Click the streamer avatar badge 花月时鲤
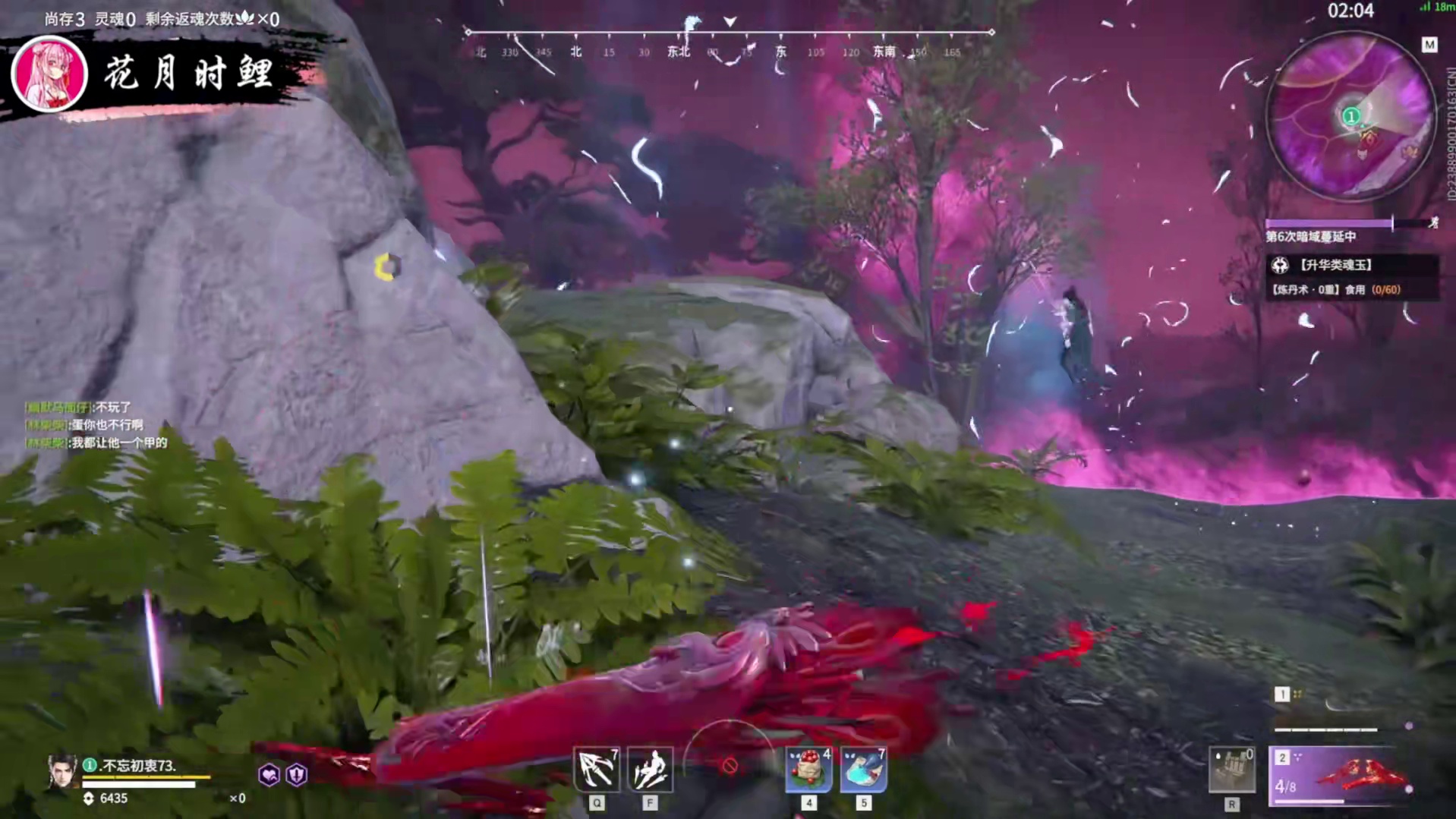Image resolution: width=1456 pixels, height=819 pixels. click(x=49, y=74)
